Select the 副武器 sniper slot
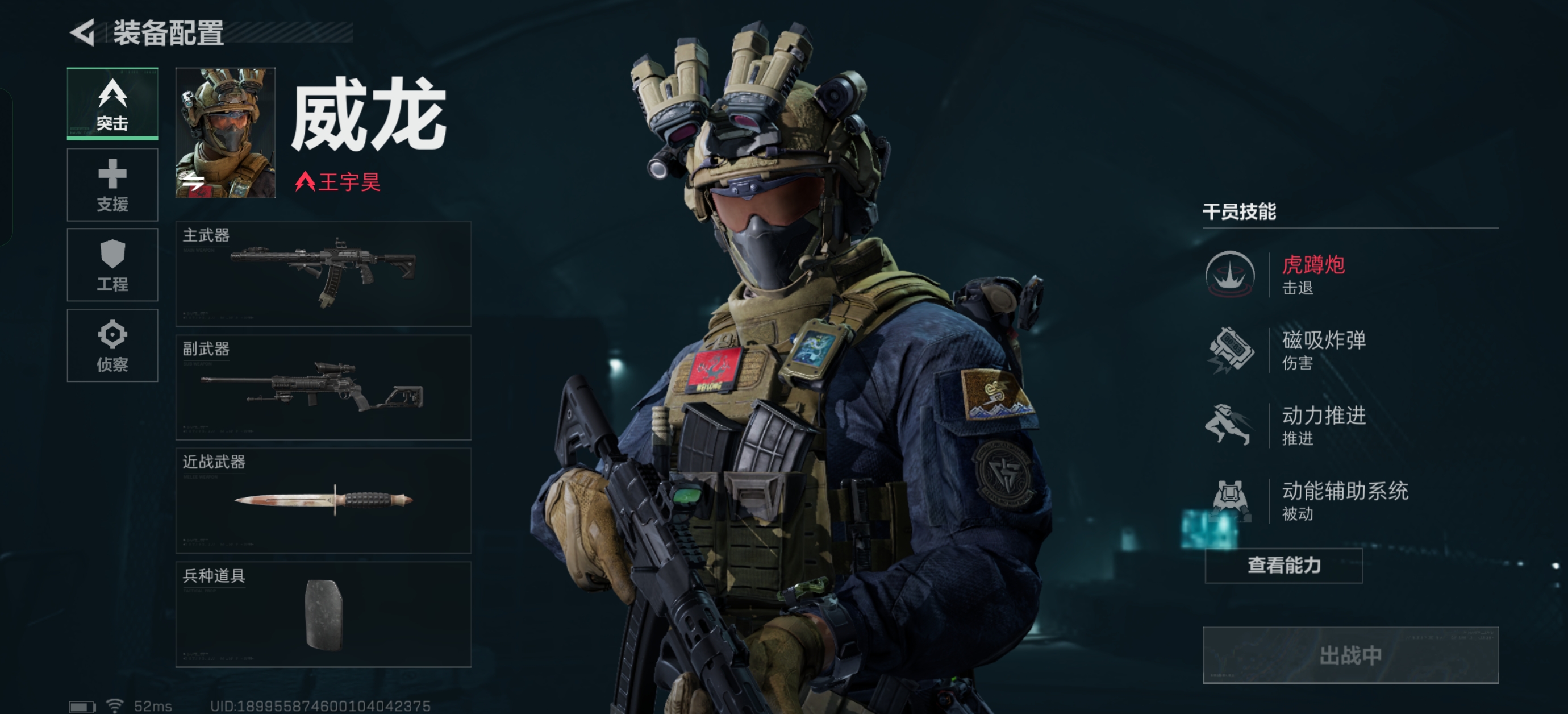Screen dimensions: 1568x714 coord(323,387)
